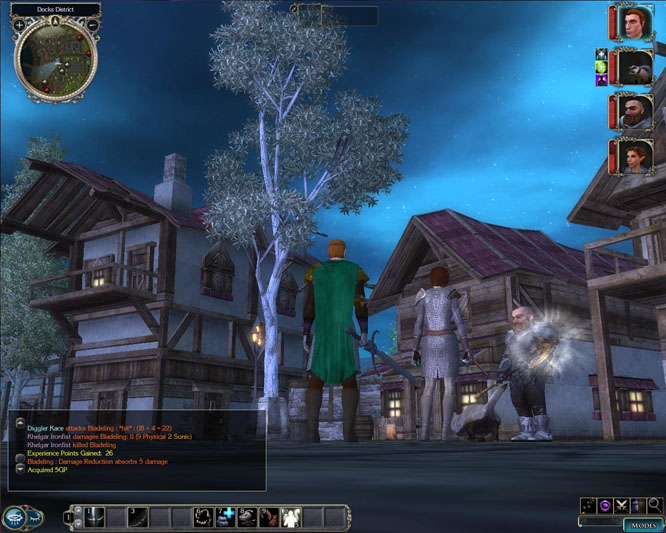Activate the blue cross heal hotbar slot
The image size is (666, 533).
point(225,517)
